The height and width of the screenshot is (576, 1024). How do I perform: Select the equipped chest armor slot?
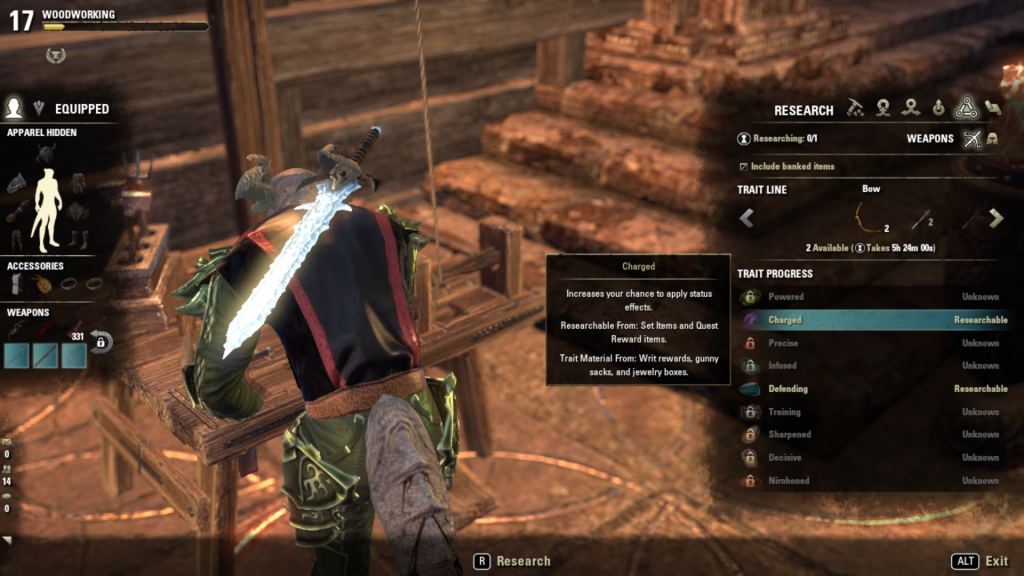coord(78,182)
